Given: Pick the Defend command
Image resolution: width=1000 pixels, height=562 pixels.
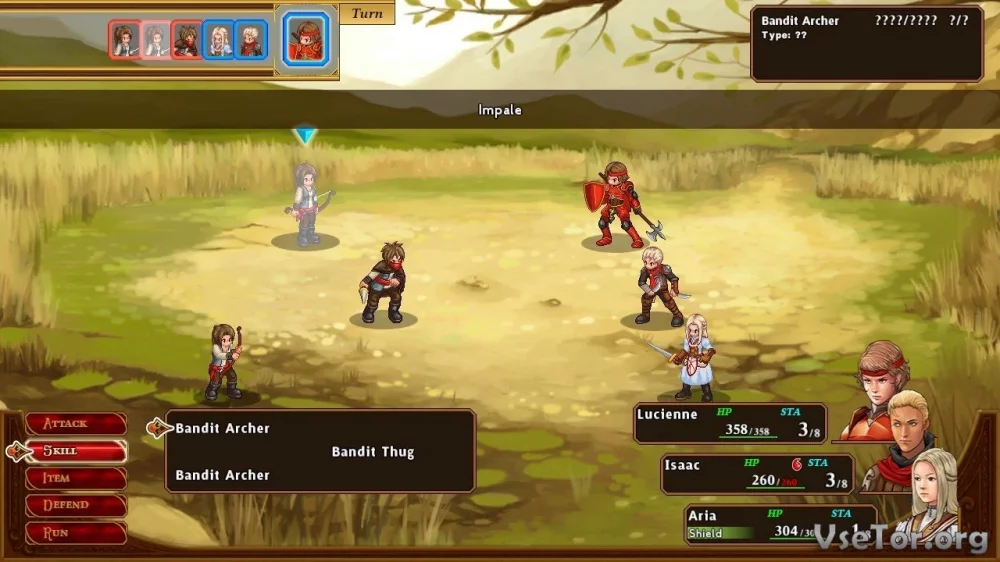Looking at the screenshot, I should pos(76,505).
